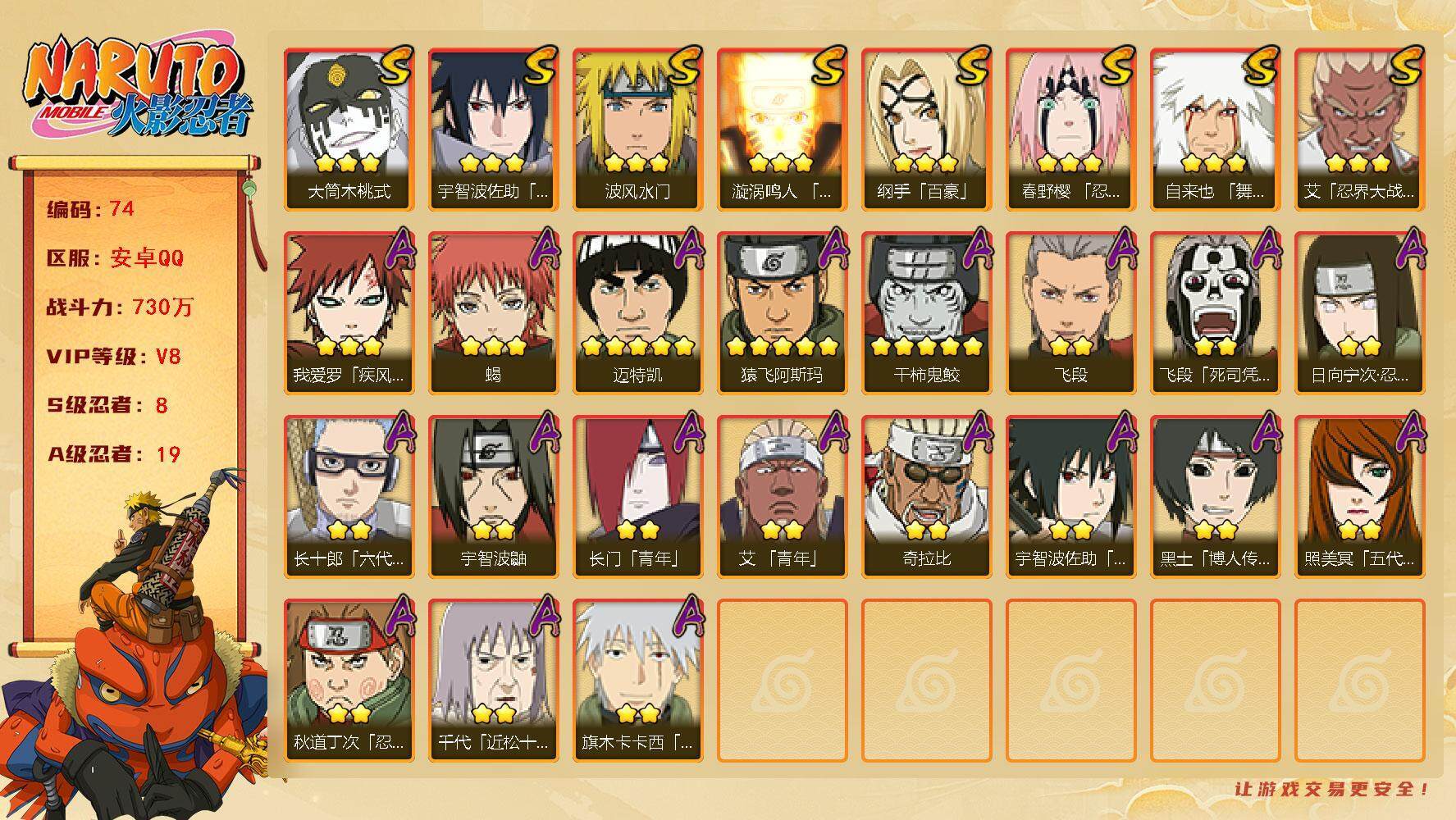Pick the pink-haired 春野樱 card
The height and width of the screenshot is (820, 1456).
coord(1070,129)
